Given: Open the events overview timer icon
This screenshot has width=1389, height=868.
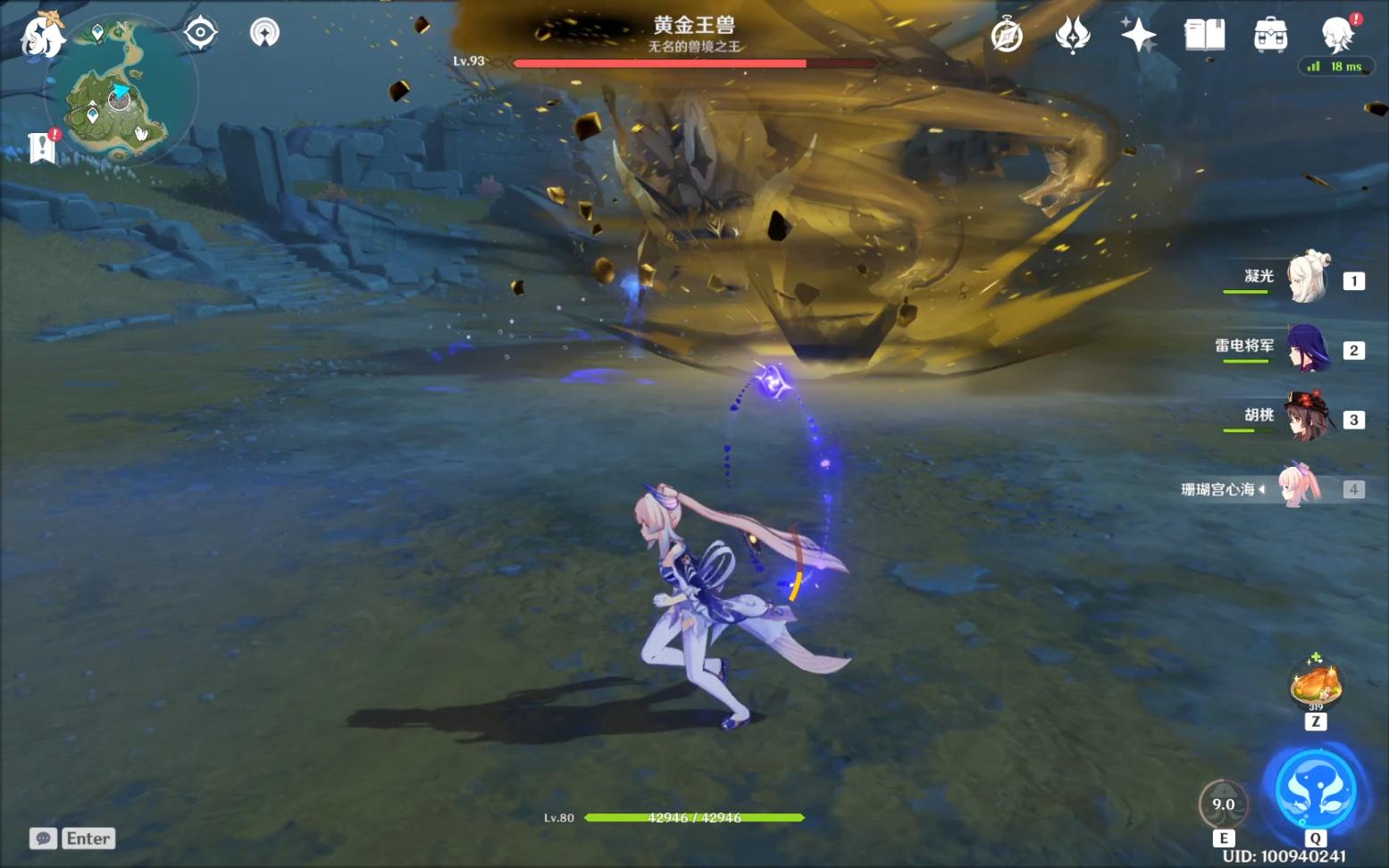Looking at the screenshot, I should tap(1006, 34).
